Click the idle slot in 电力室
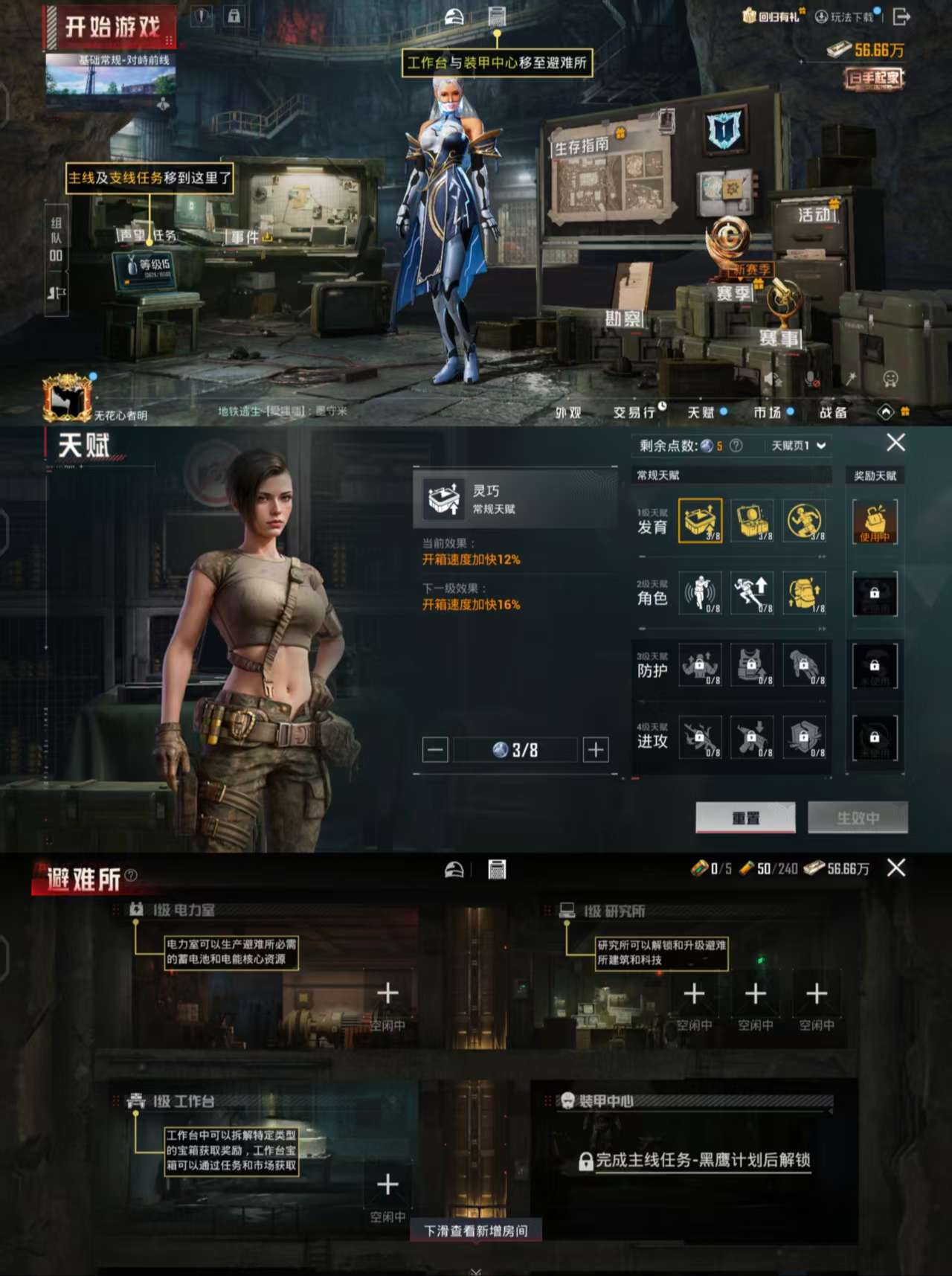The image size is (952, 1276). (x=387, y=992)
